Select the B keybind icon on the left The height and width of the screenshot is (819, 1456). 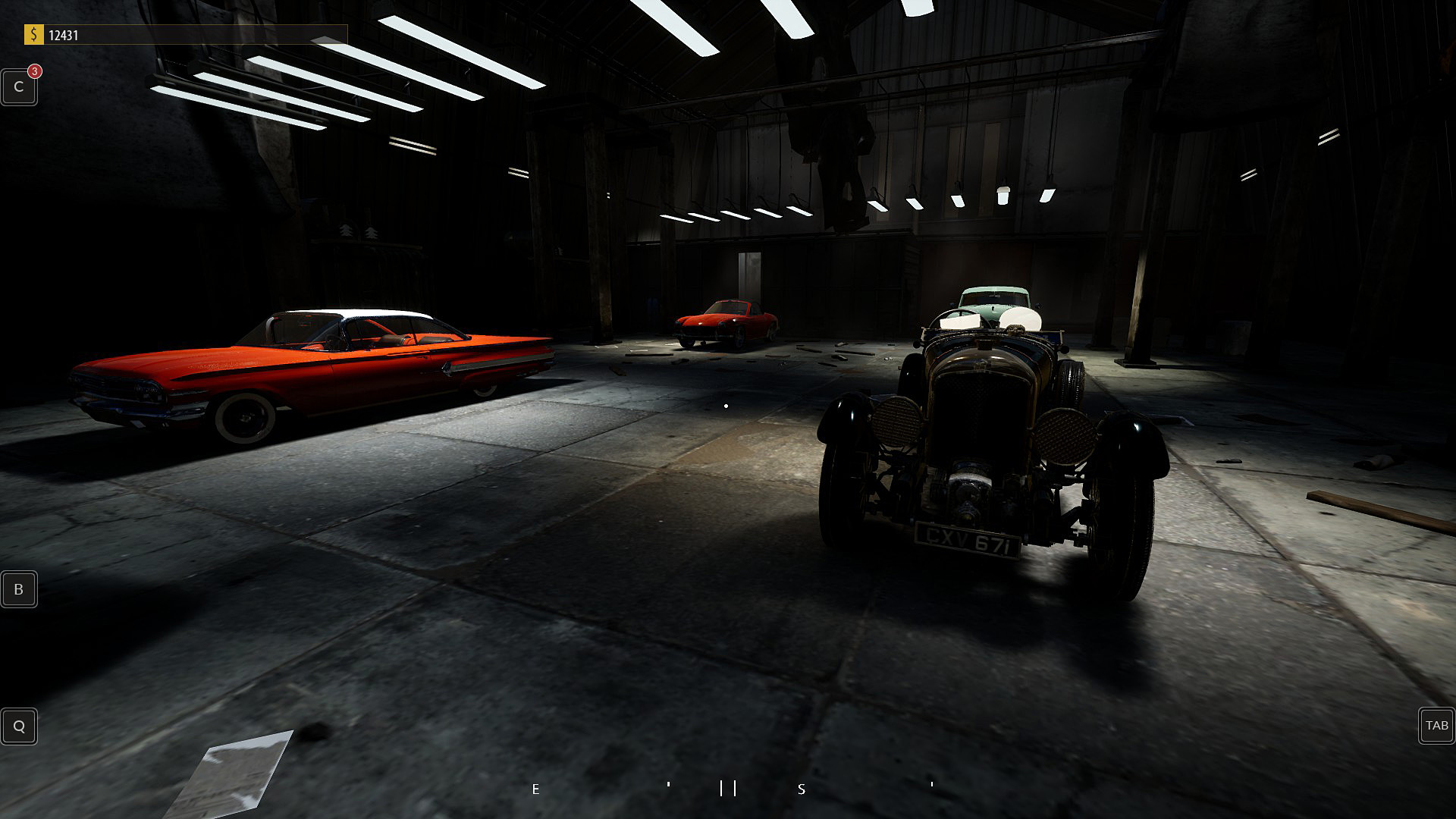point(18,588)
